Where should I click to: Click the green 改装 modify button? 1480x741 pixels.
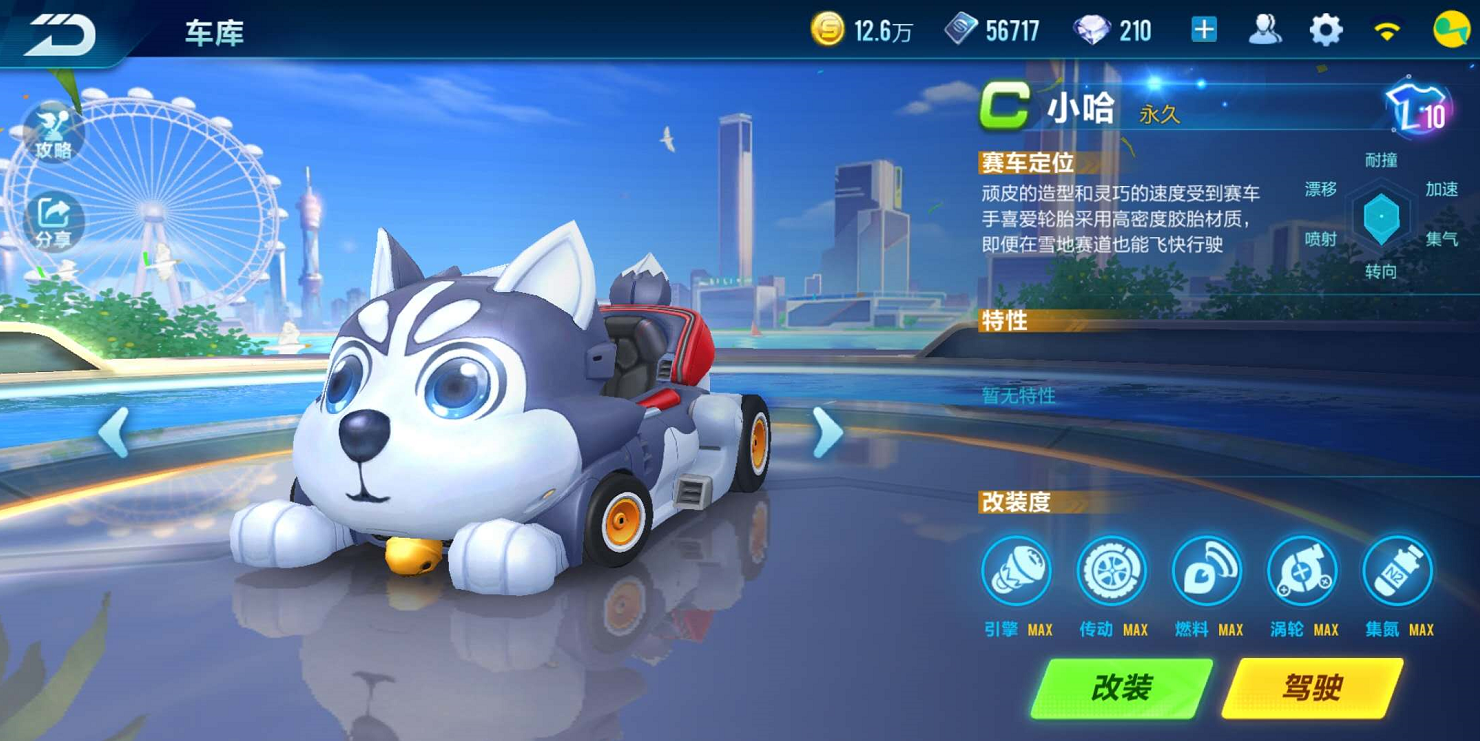click(x=1121, y=688)
